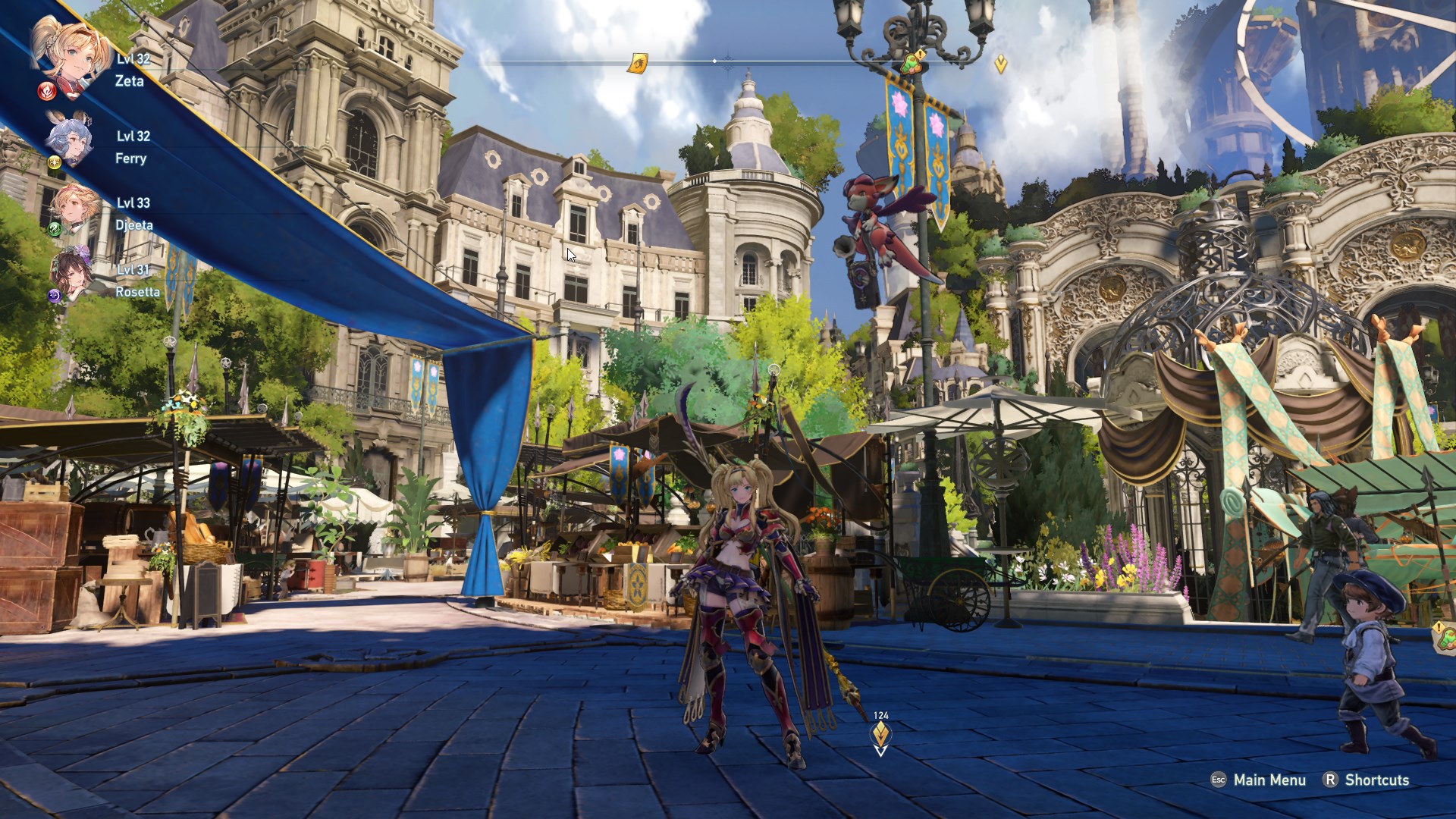The height and width of the screenshot is (819, 1456).
Task: Select the green creature quest icon on compass
Action: tap(912, 65)
